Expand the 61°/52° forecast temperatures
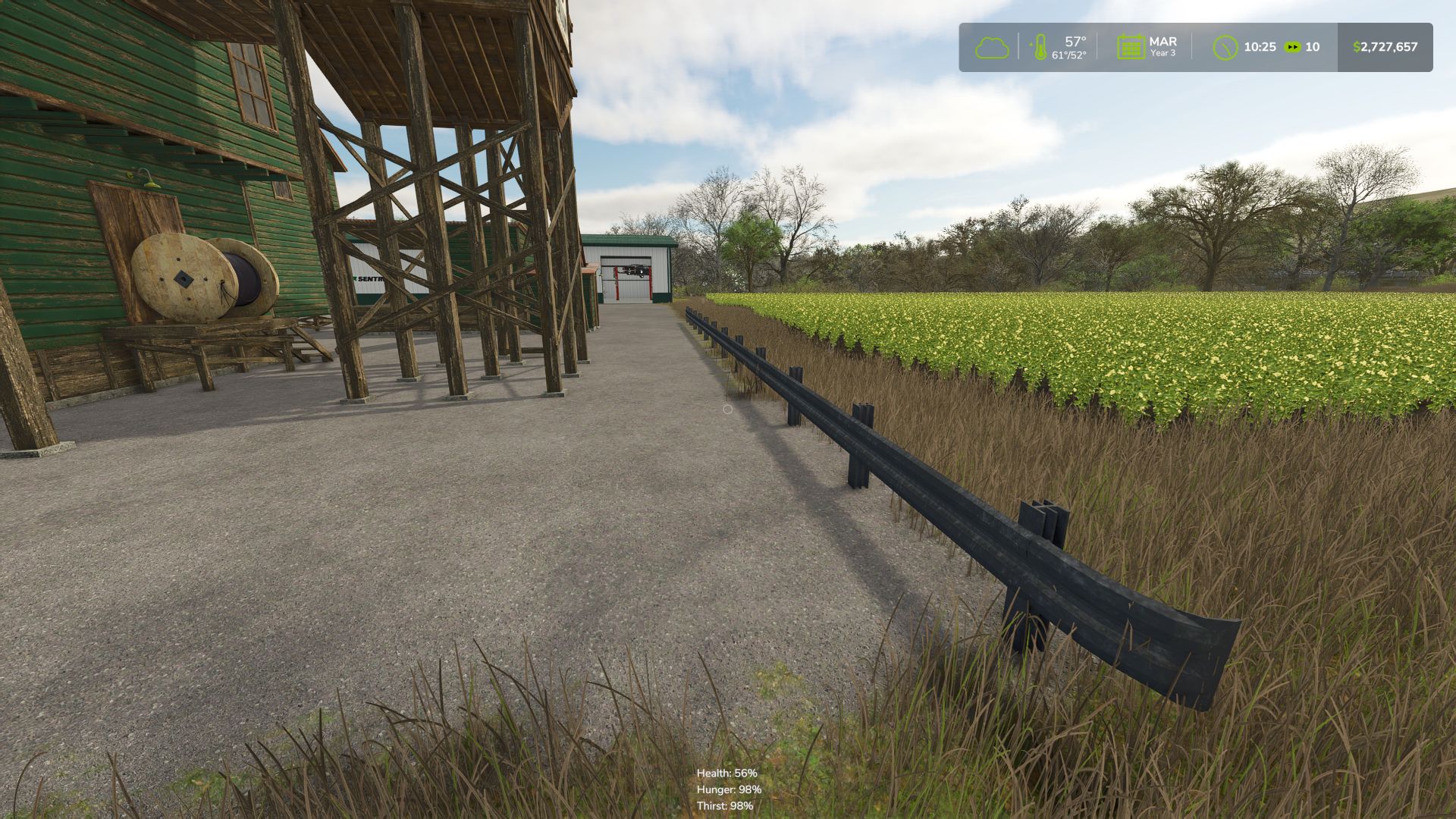Viewport: 1456px width, 819px height. click(1068, 55)
